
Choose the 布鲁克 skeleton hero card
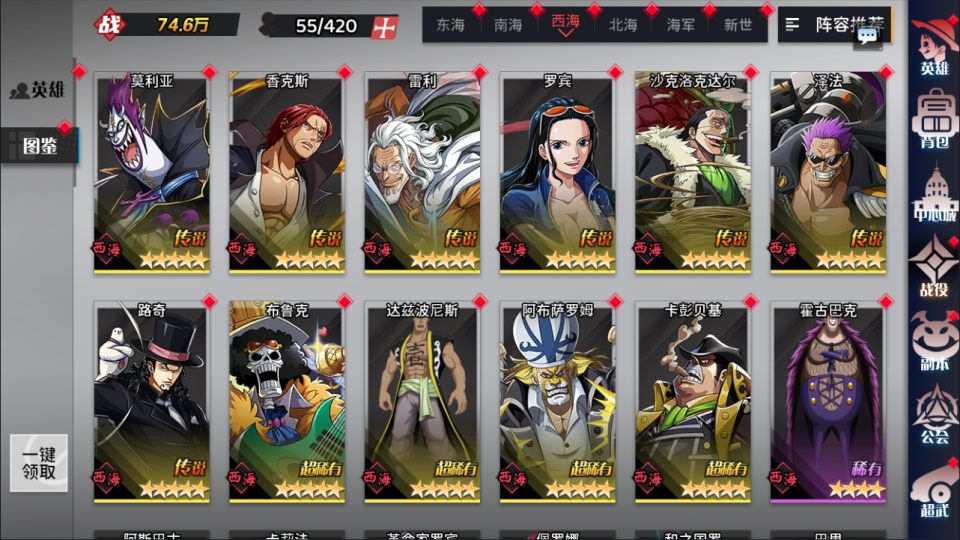coord(287,402)
